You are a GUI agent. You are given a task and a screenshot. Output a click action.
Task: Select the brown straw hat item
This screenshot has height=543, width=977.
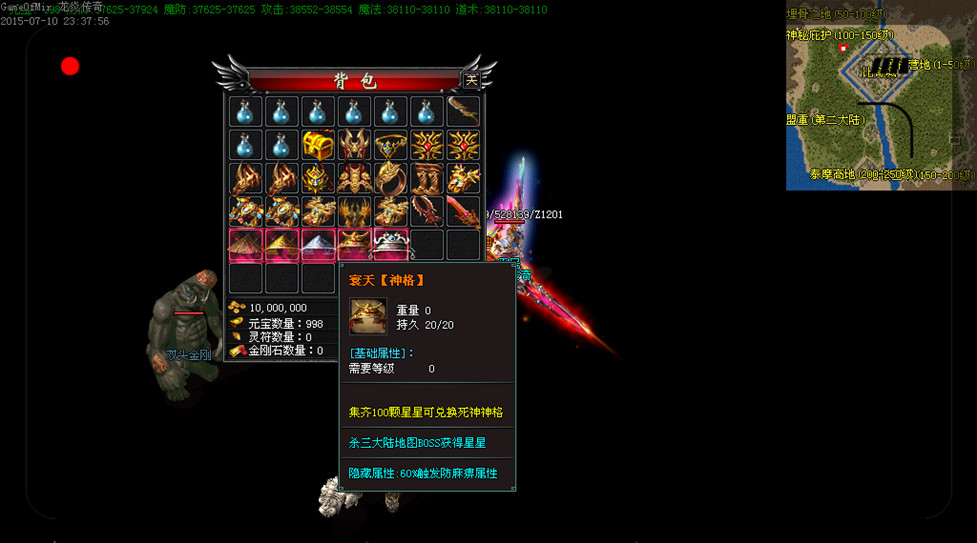[246, 244]
